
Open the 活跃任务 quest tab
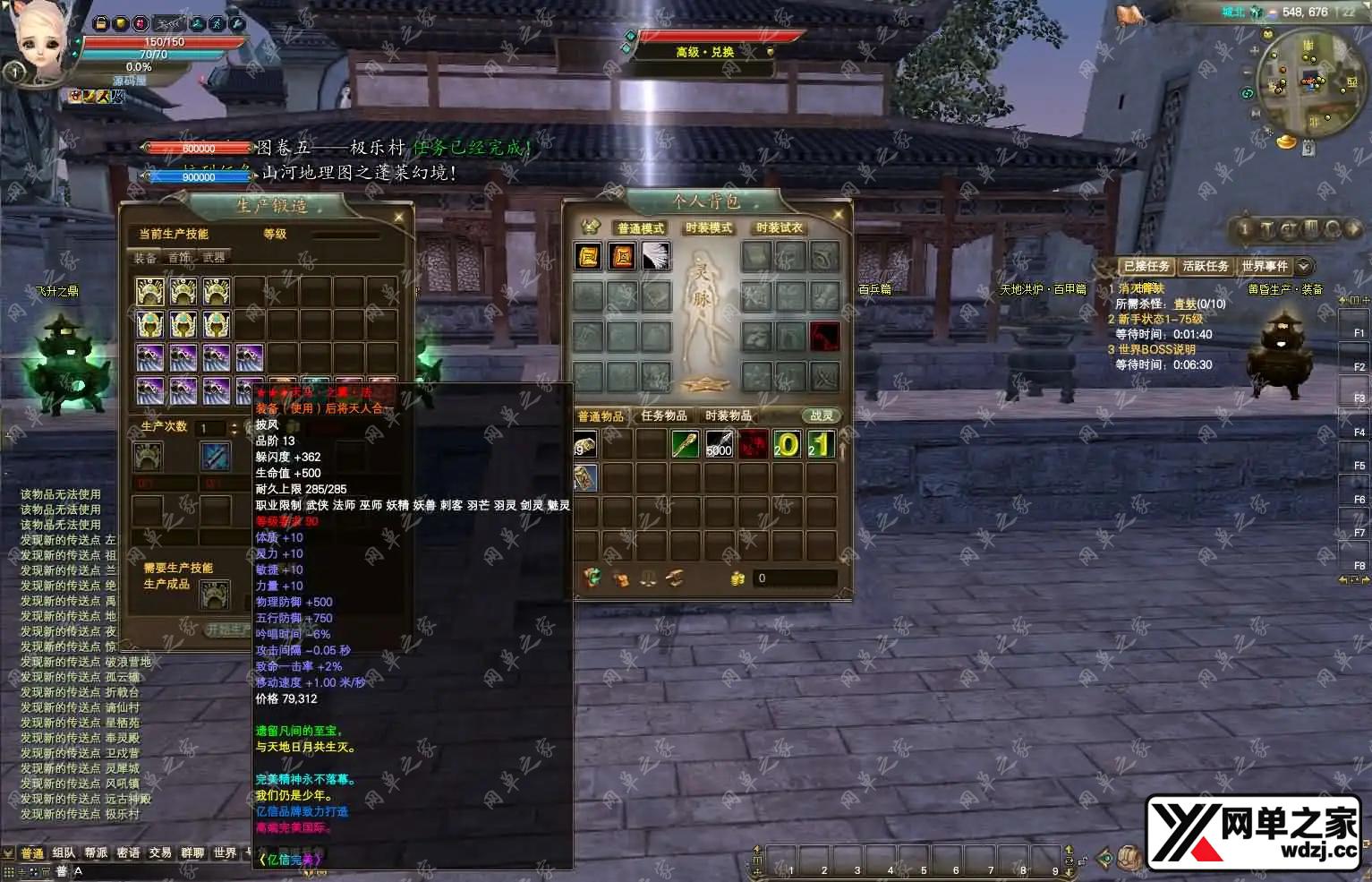point(1205,266)
